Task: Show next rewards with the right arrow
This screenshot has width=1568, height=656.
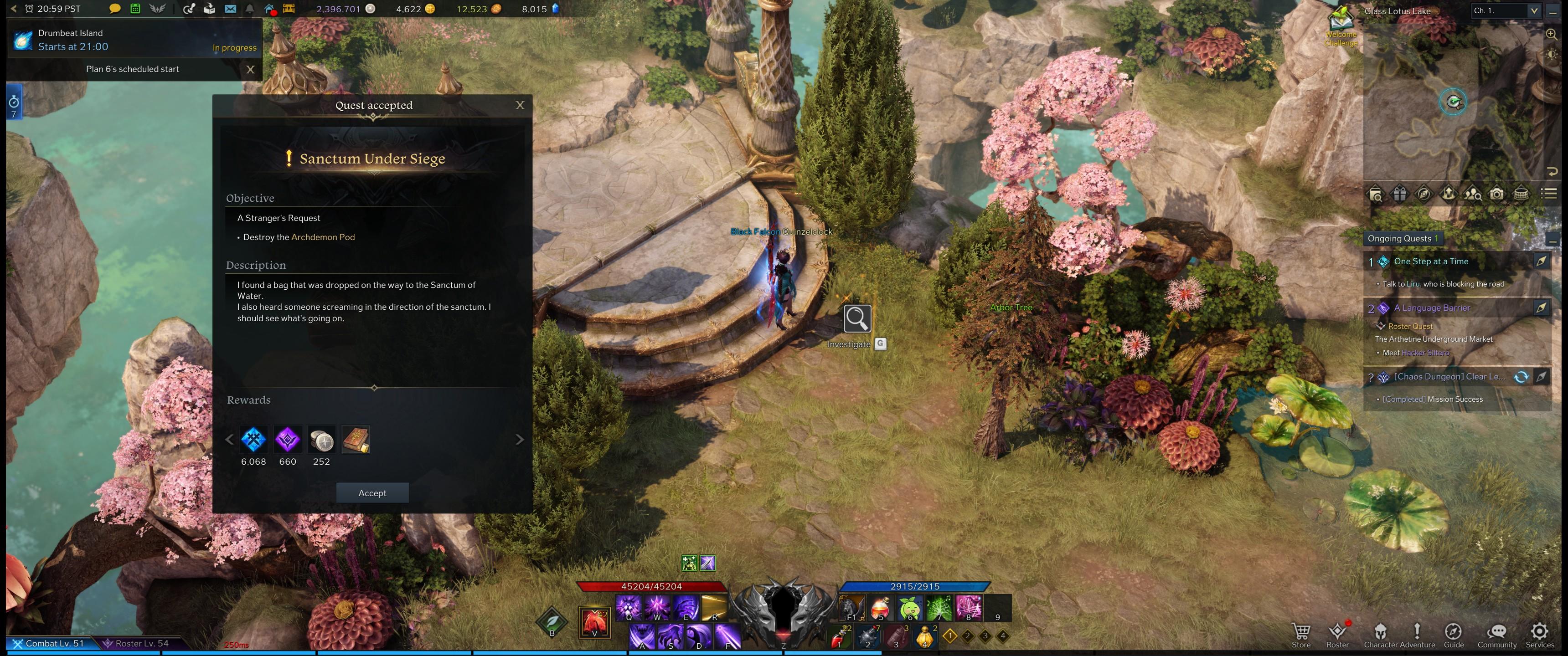Action: pyautogui.click(x=519, y=439)
